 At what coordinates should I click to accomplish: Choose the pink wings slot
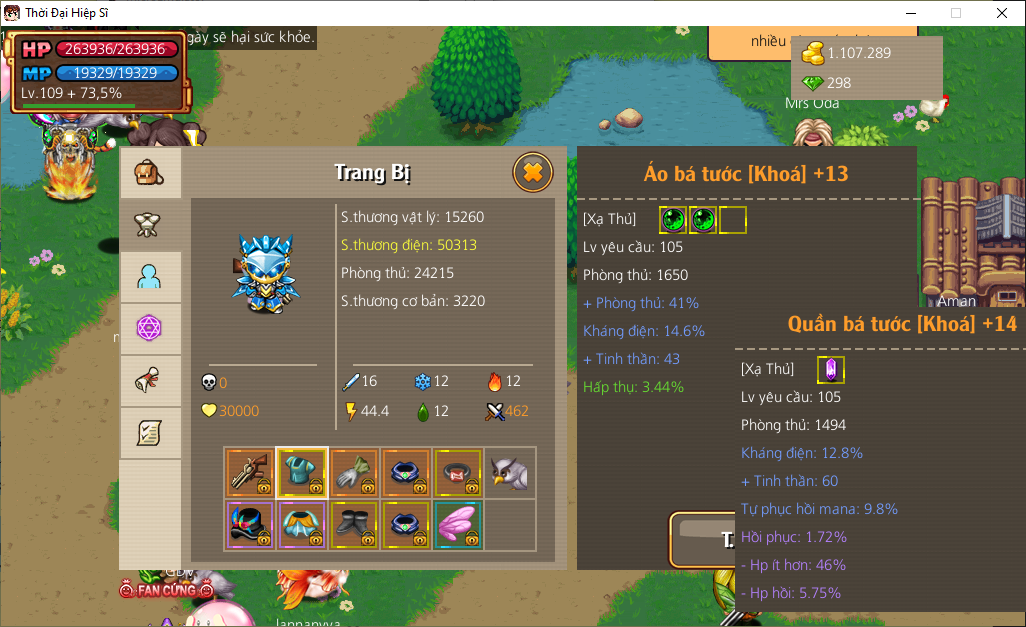click(458, 524)
